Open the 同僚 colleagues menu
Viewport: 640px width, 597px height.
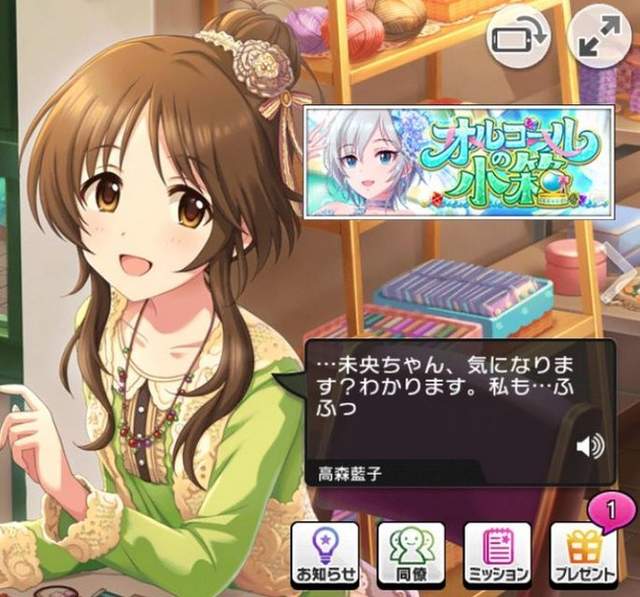(x=410, y=553)
